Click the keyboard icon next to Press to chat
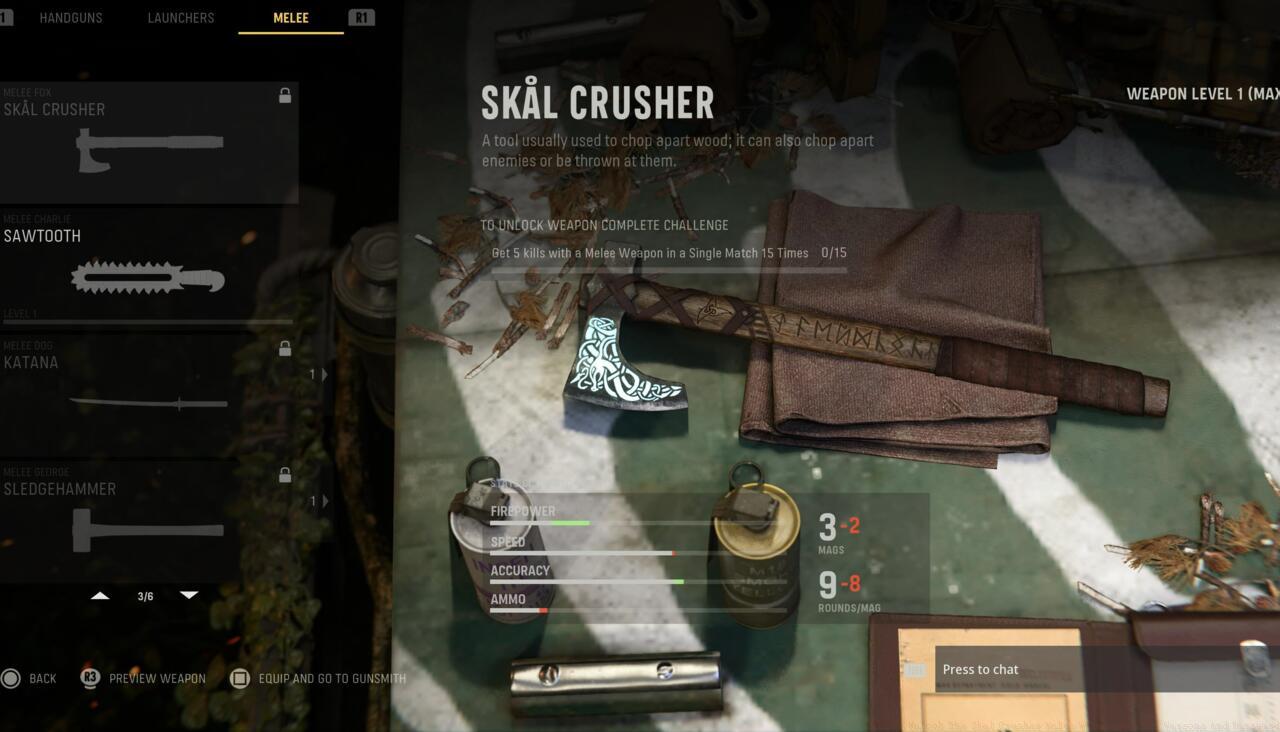This screenshot has height=732, width=1280. pyautogui.click(x=913, y=670)
